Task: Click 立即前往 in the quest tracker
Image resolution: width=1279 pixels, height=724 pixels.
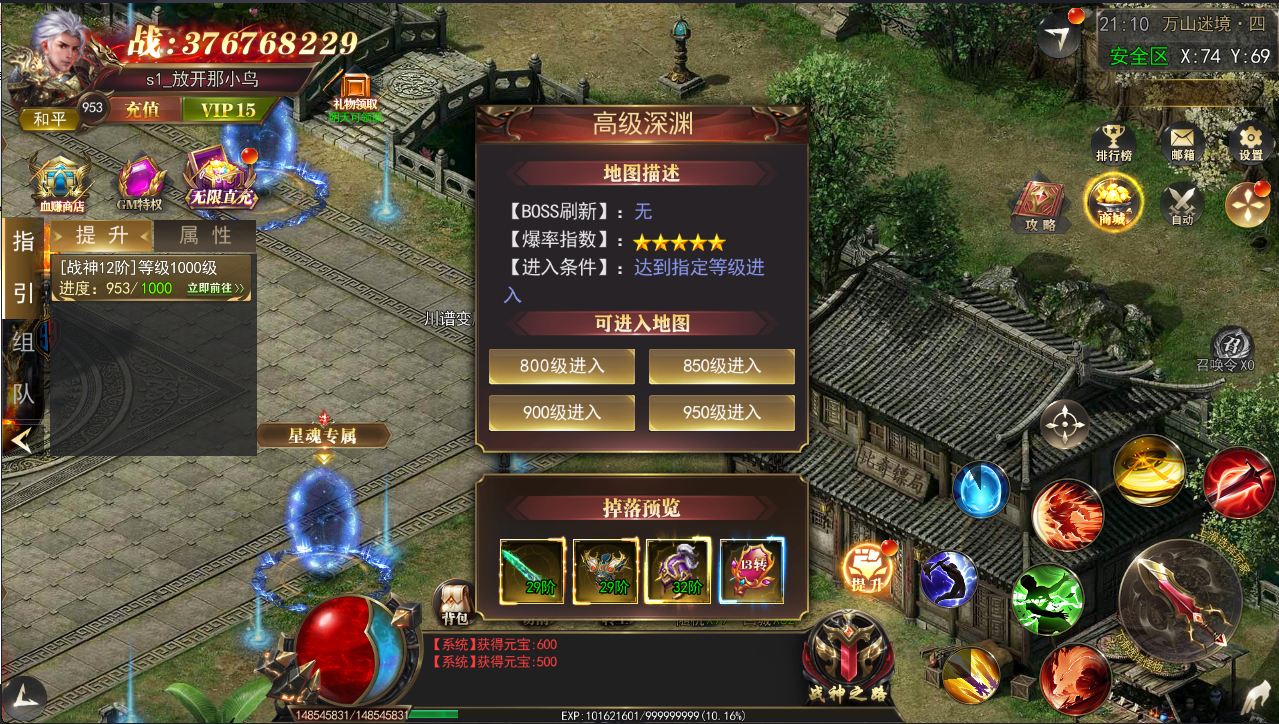Action: [x=215, y=288]
